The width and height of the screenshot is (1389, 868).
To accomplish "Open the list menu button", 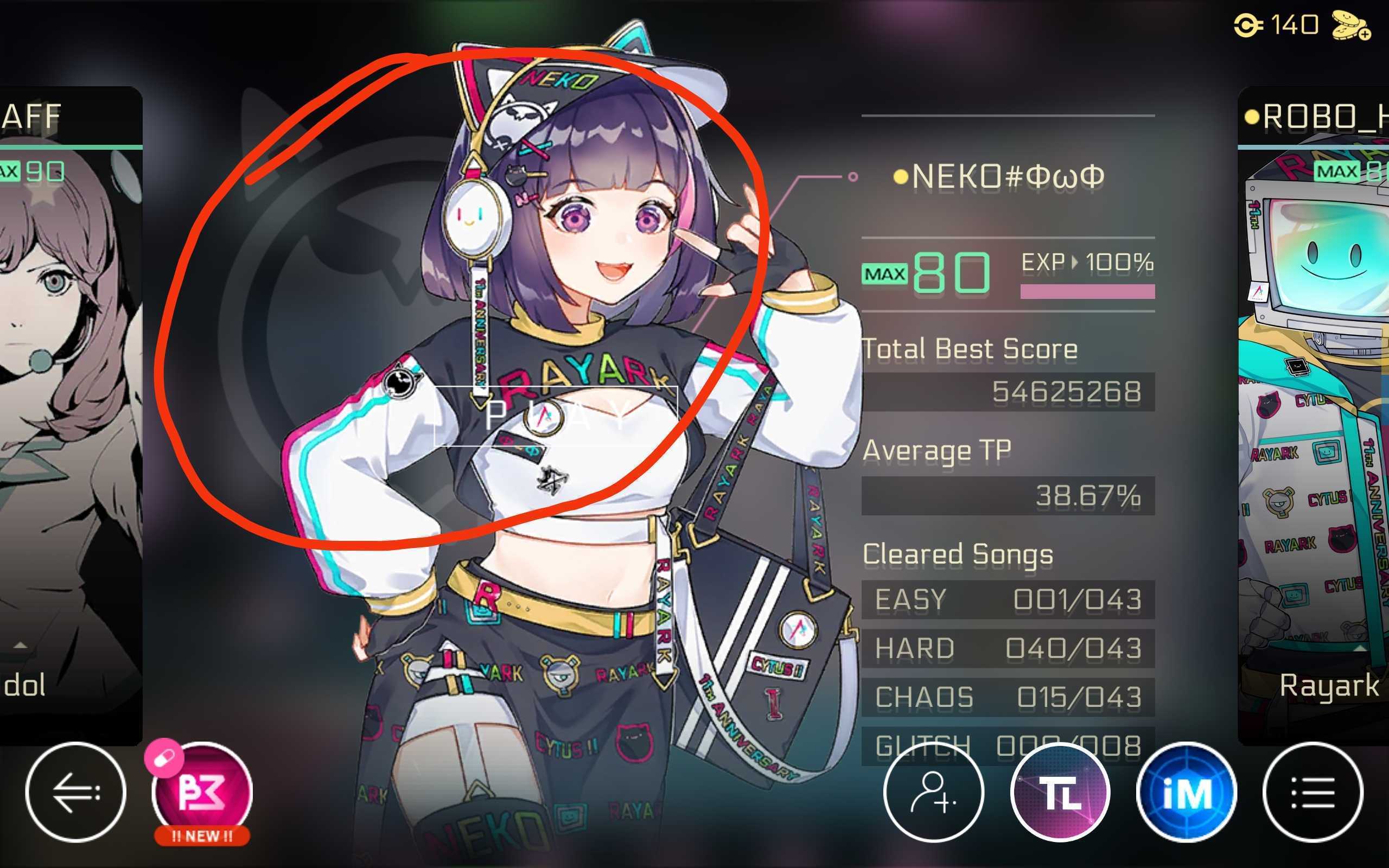I will tap(1312, 792).
